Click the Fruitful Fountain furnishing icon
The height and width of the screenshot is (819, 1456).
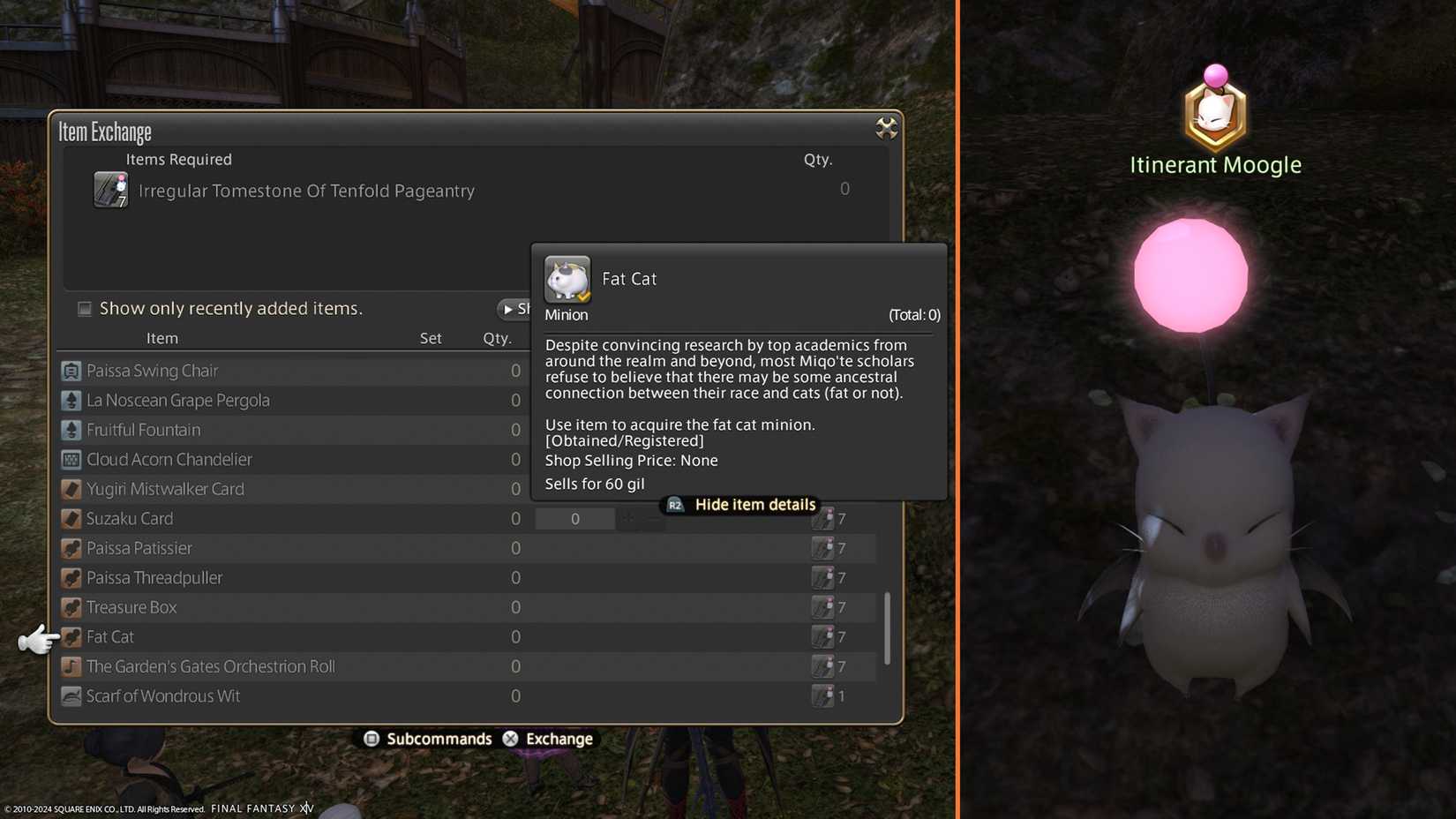pos(71,430)
